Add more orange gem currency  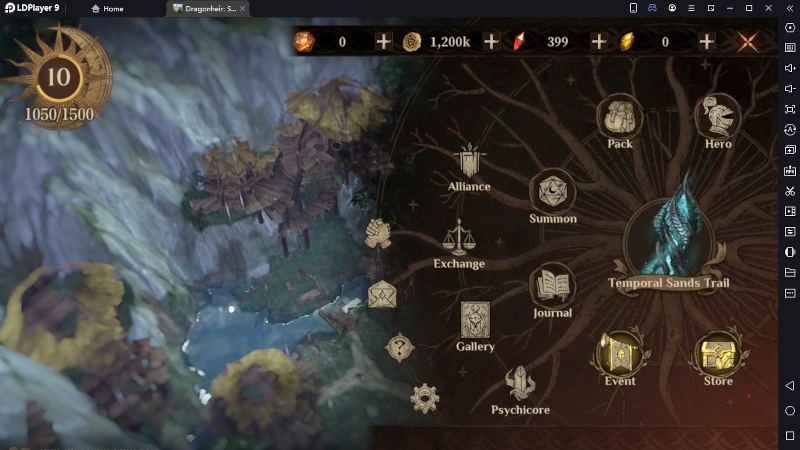point(383,41)
